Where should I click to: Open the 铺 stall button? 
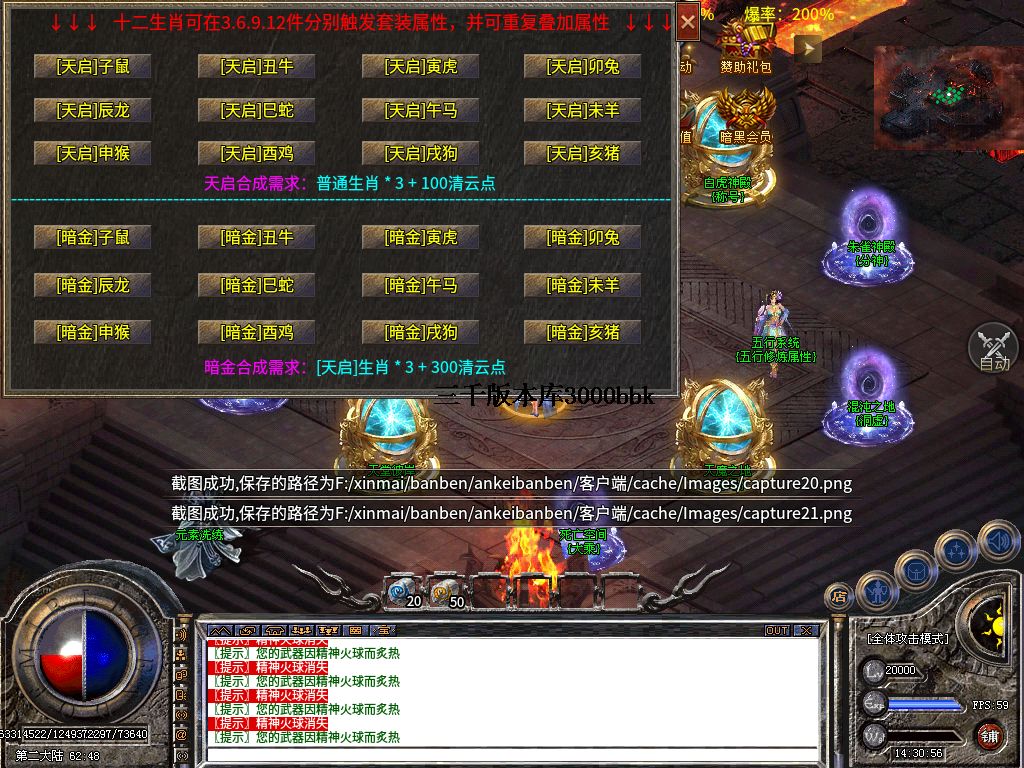point(988,738)
